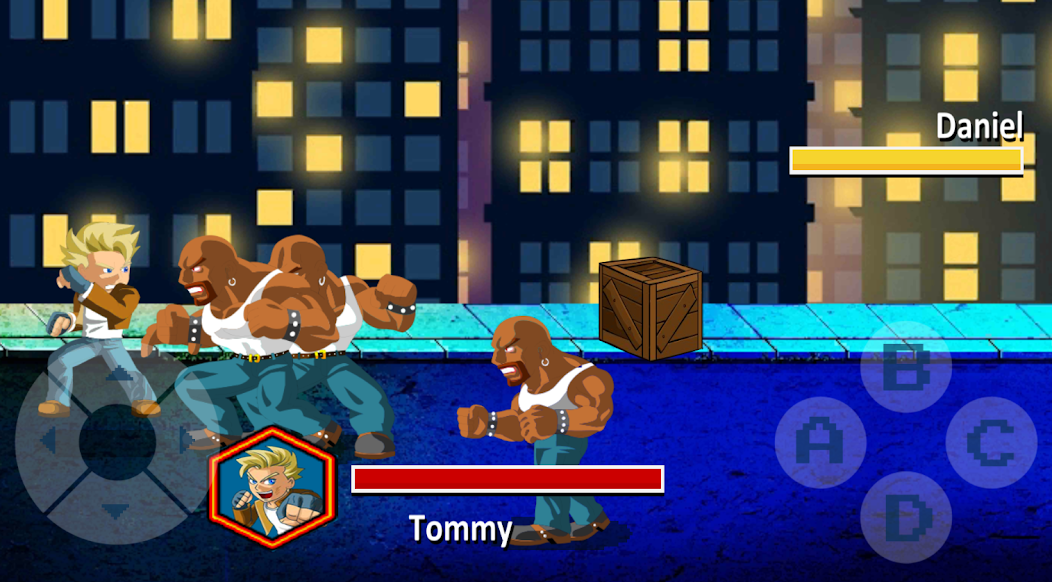Tap the B action button
Viewport: 1052px width, 582px height.
click(x=906, y=367)
